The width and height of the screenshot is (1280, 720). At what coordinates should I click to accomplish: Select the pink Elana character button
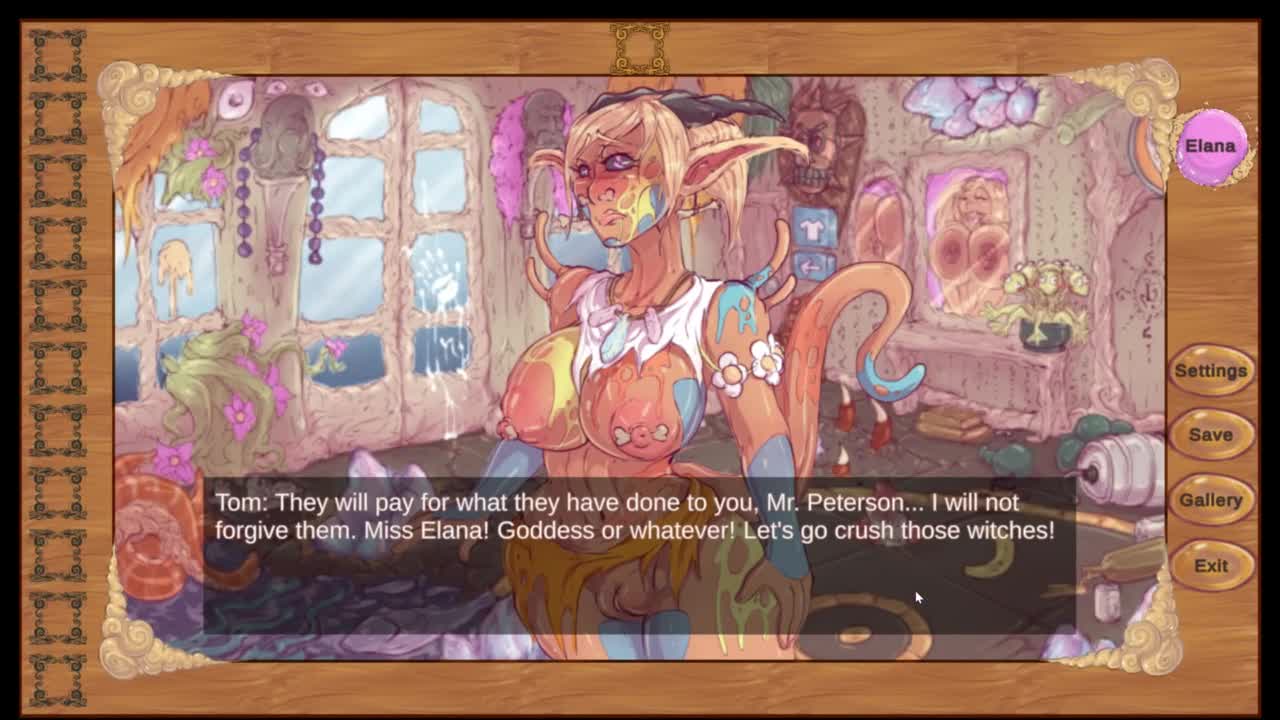click(1211, 146)
